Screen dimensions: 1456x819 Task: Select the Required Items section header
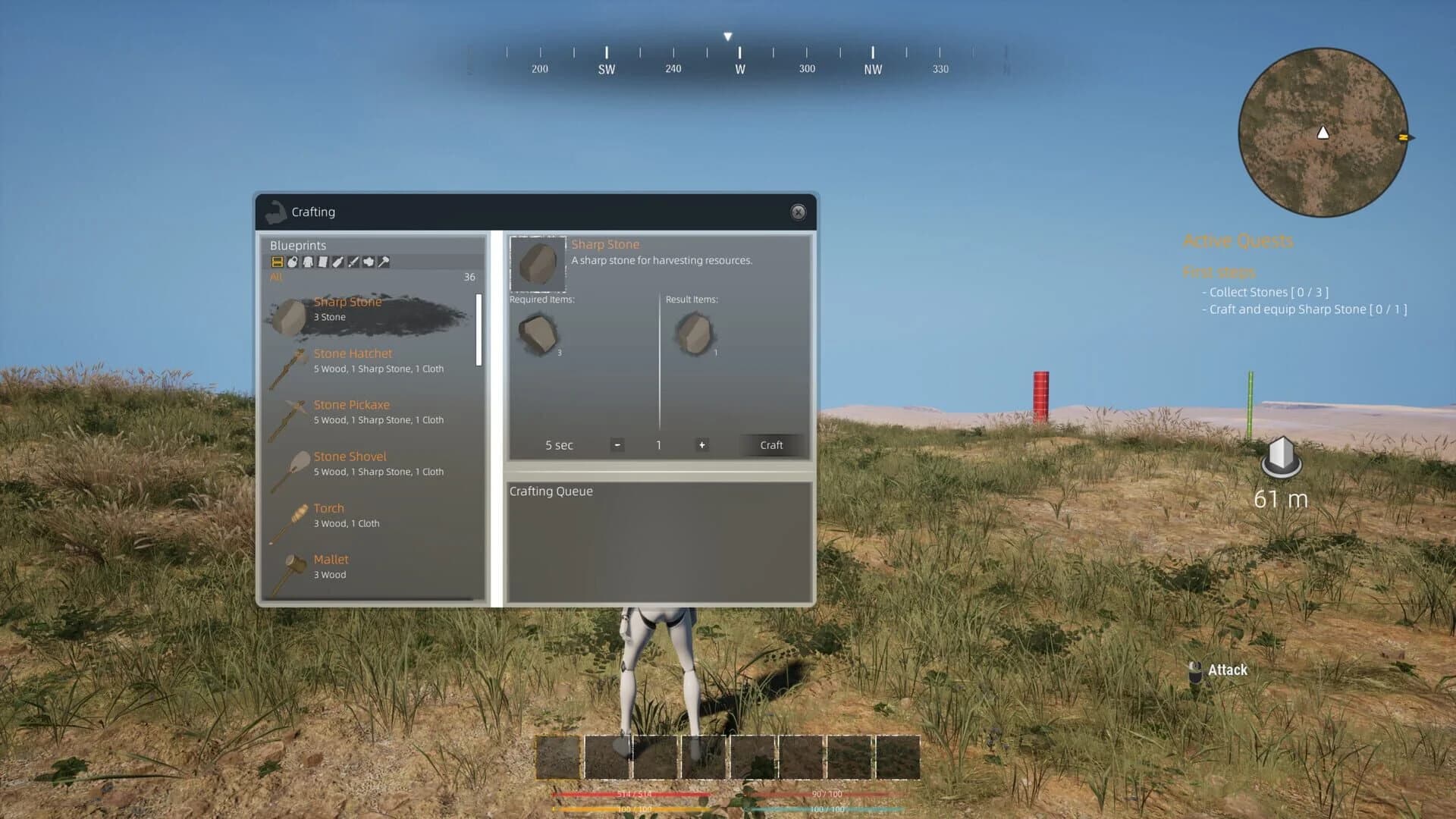[x=541, y=299]
